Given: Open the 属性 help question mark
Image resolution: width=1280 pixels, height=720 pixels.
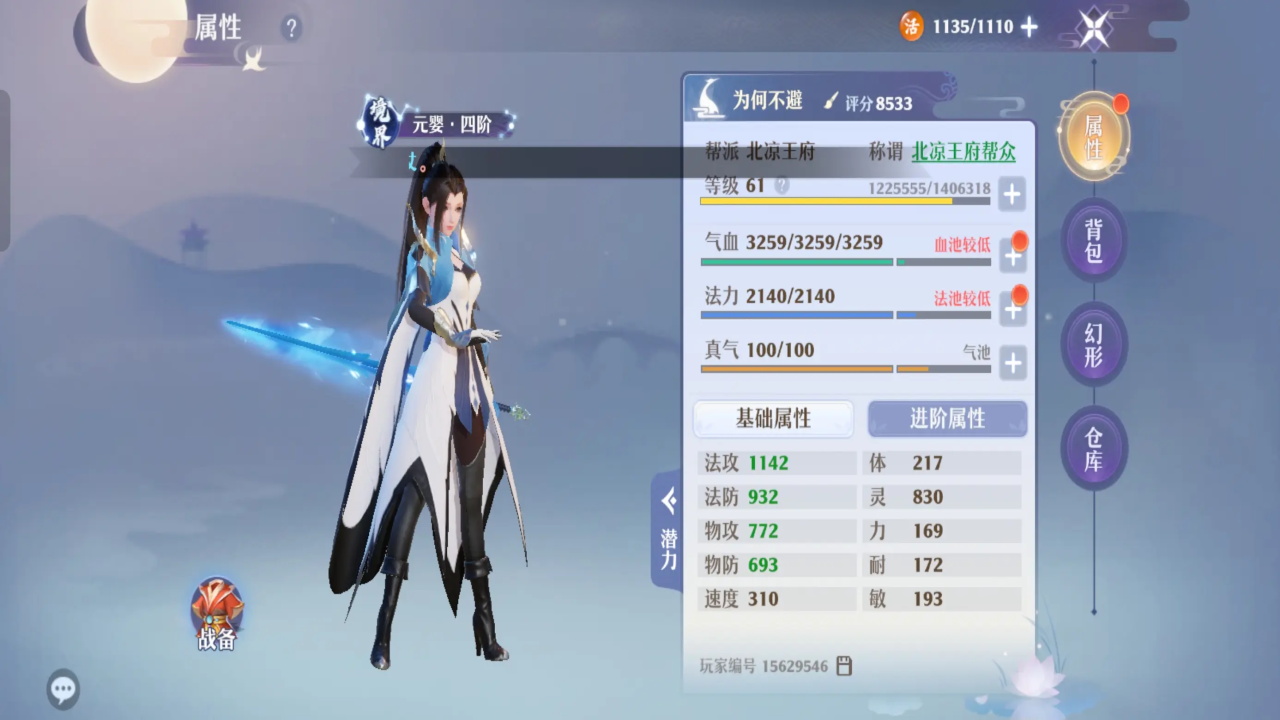Looking at the screenshot, I should coord(291,28).
